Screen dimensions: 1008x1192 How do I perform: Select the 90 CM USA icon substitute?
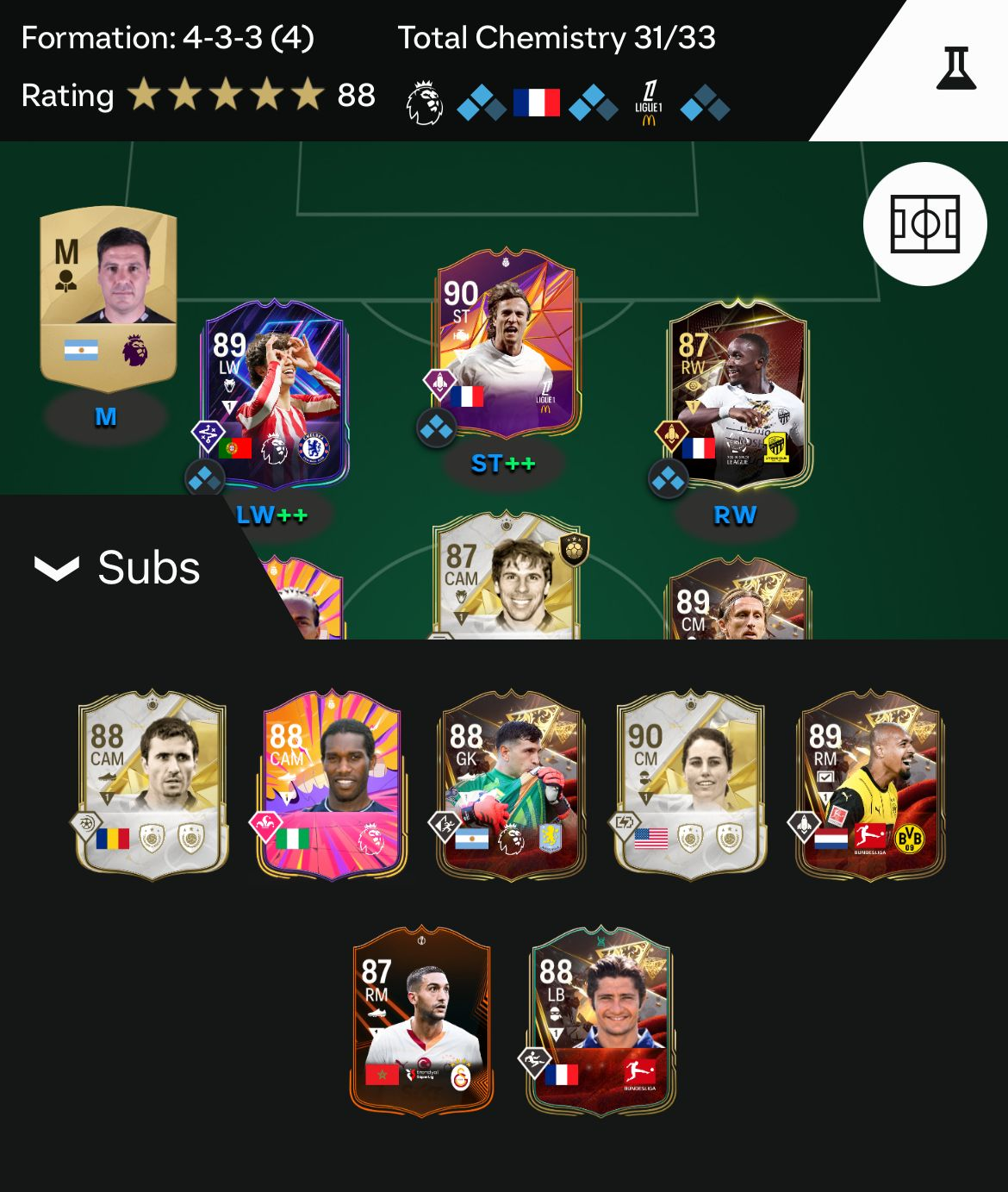[x=690, y=784]
